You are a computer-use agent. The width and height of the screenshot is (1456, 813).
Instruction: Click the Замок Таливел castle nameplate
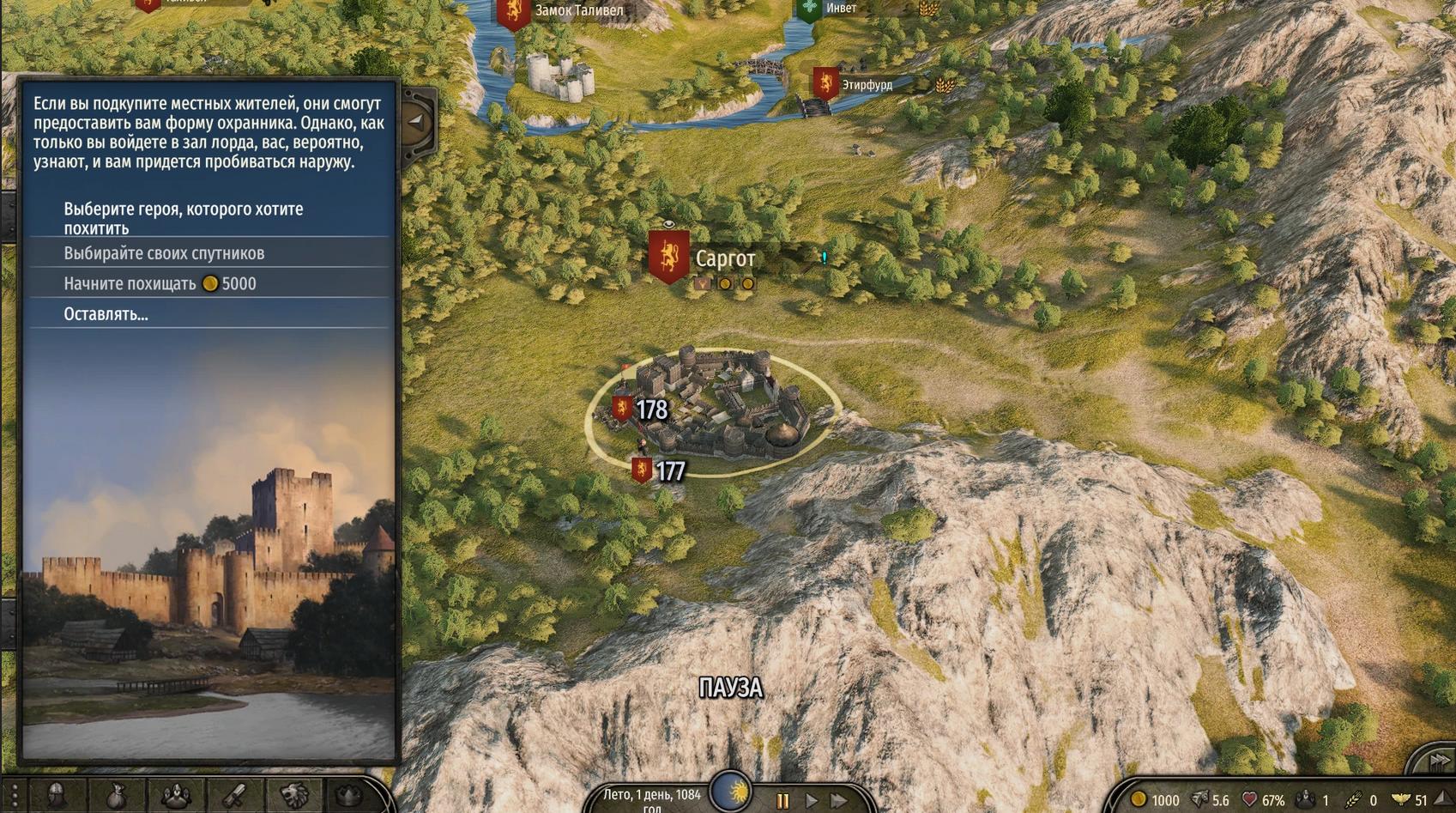coord(578,11)
